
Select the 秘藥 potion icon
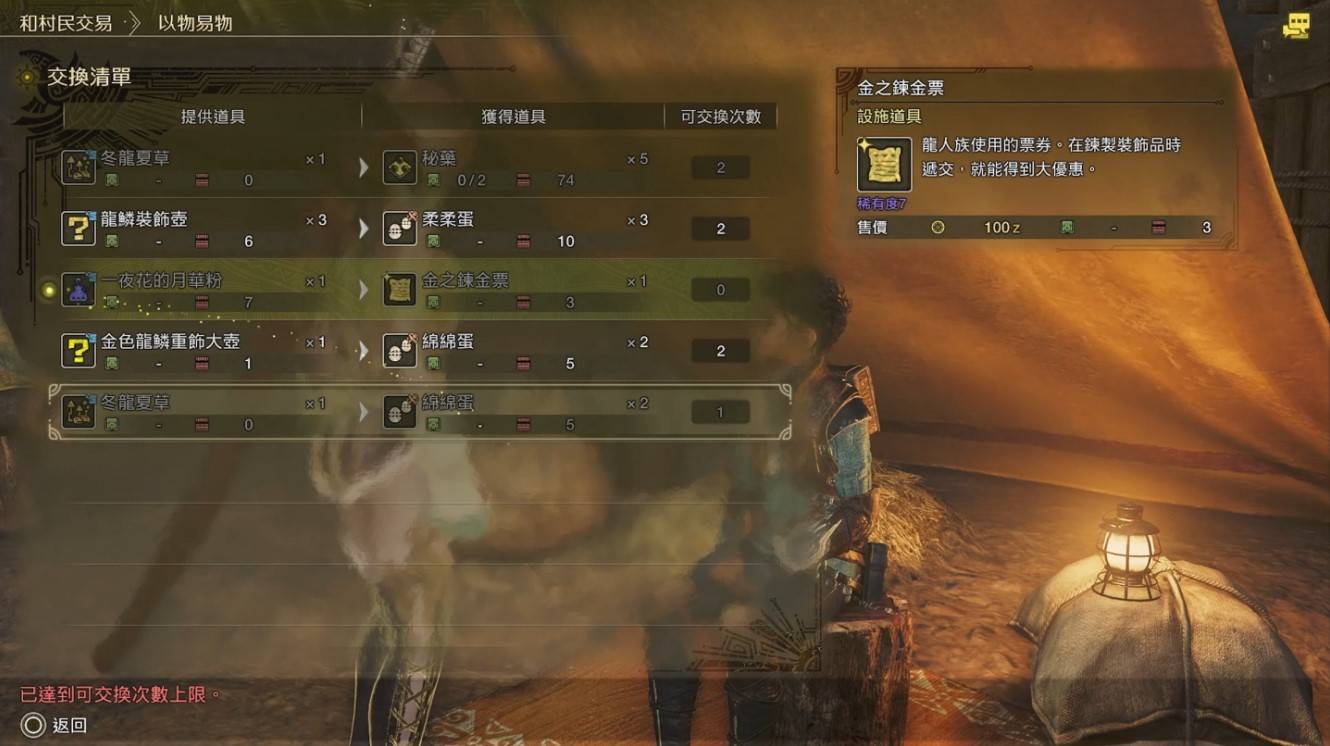[x=399, y=168]
